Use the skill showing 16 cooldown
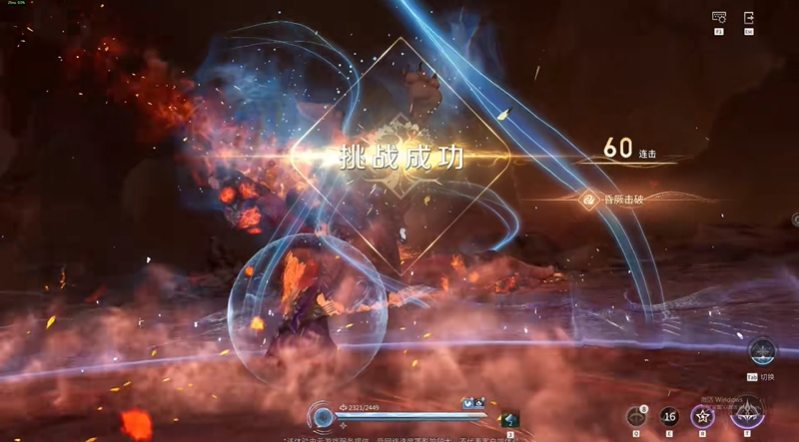799x442 pixels. [x=669, y=416]
